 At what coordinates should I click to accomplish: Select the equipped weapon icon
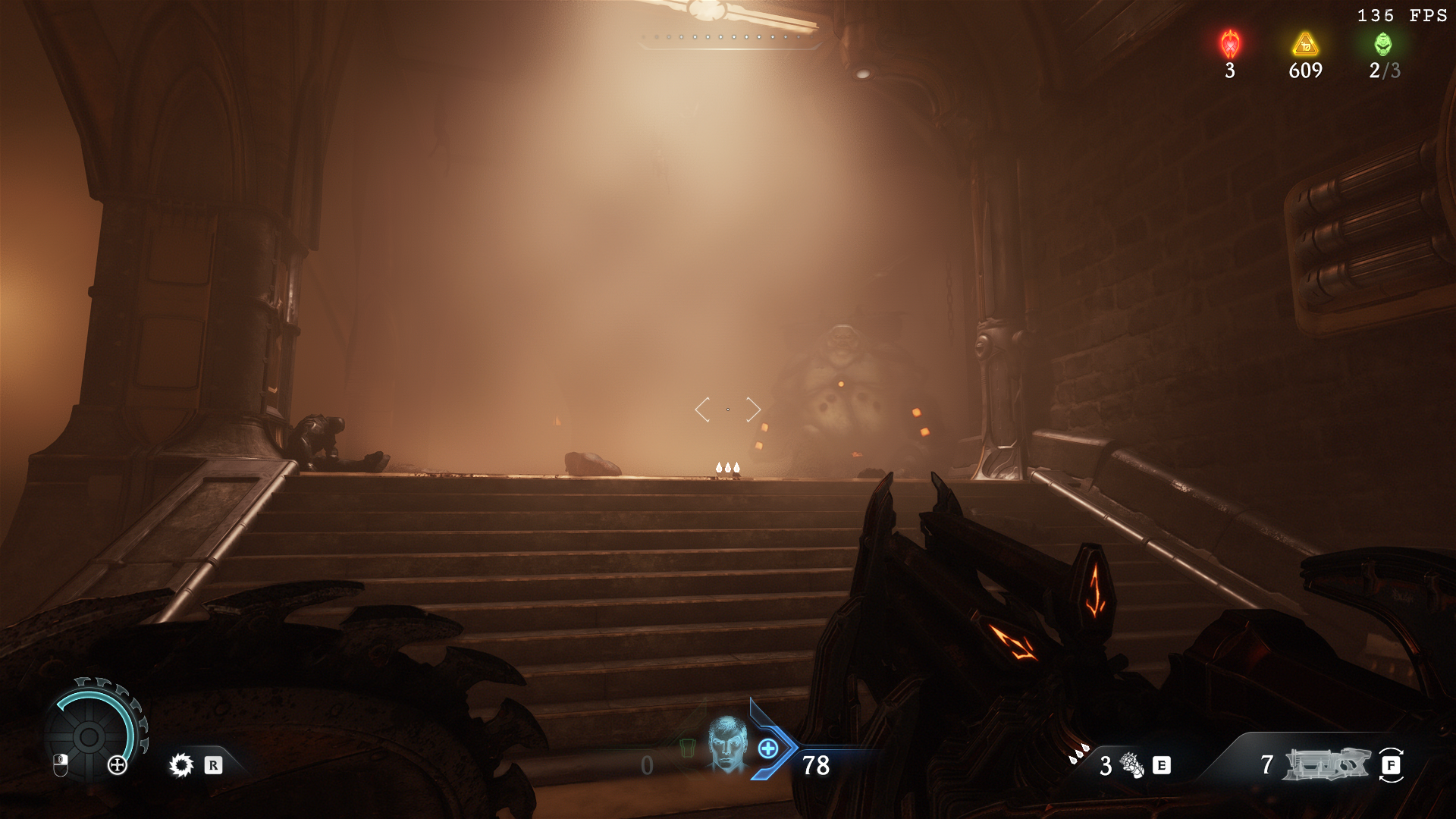point(1326,764)
